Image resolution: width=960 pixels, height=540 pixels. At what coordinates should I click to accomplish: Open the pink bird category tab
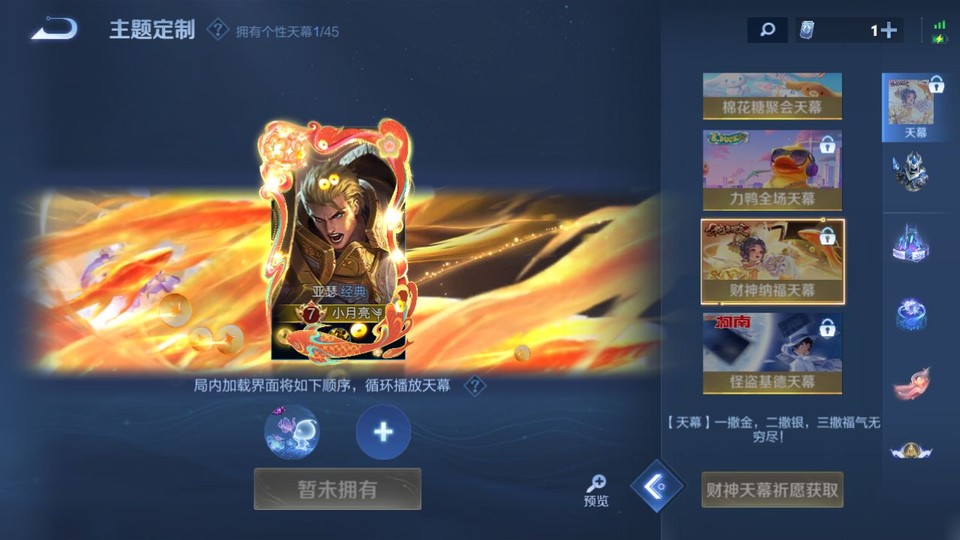911,383
